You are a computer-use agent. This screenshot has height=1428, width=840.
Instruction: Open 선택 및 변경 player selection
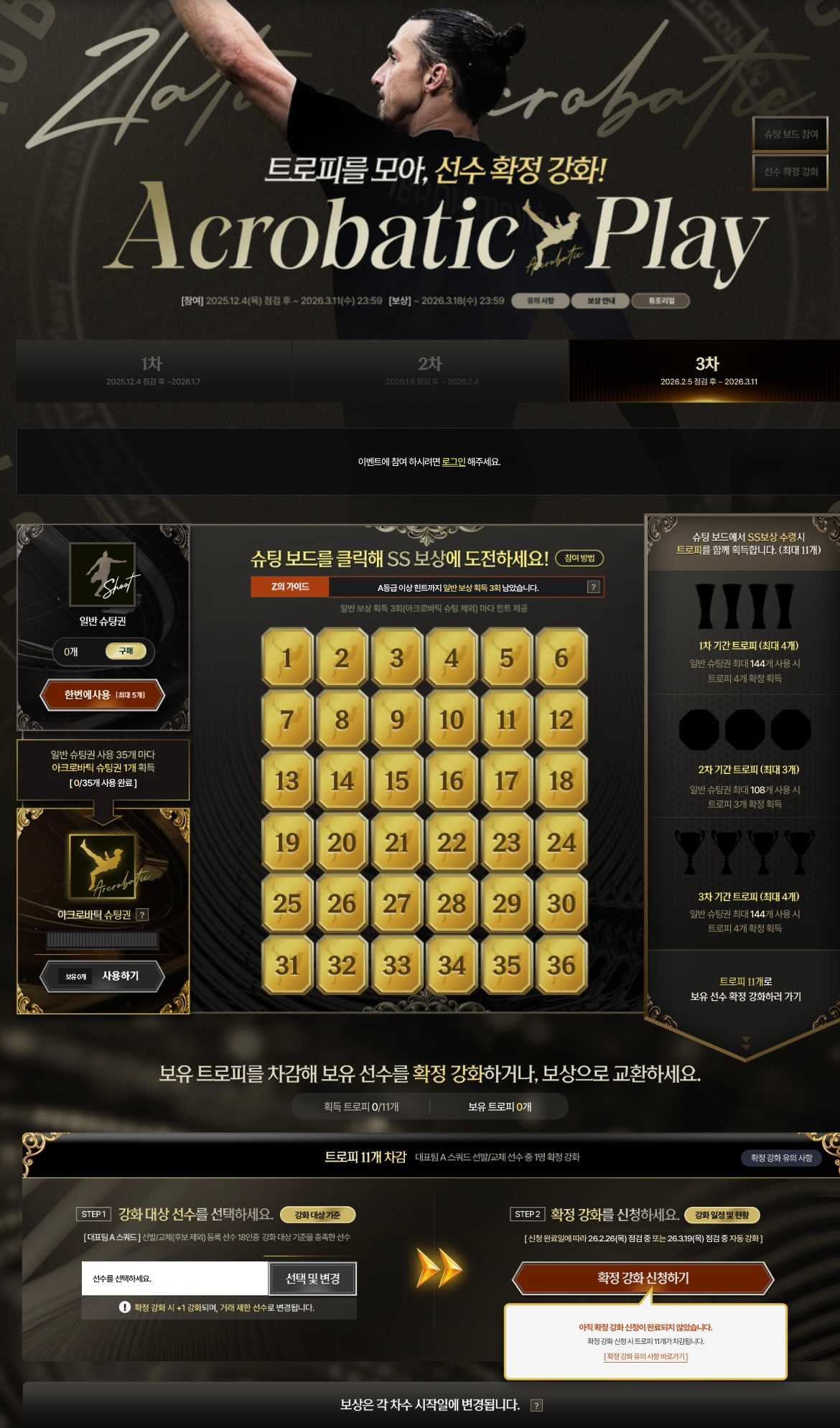point(313,1279)
